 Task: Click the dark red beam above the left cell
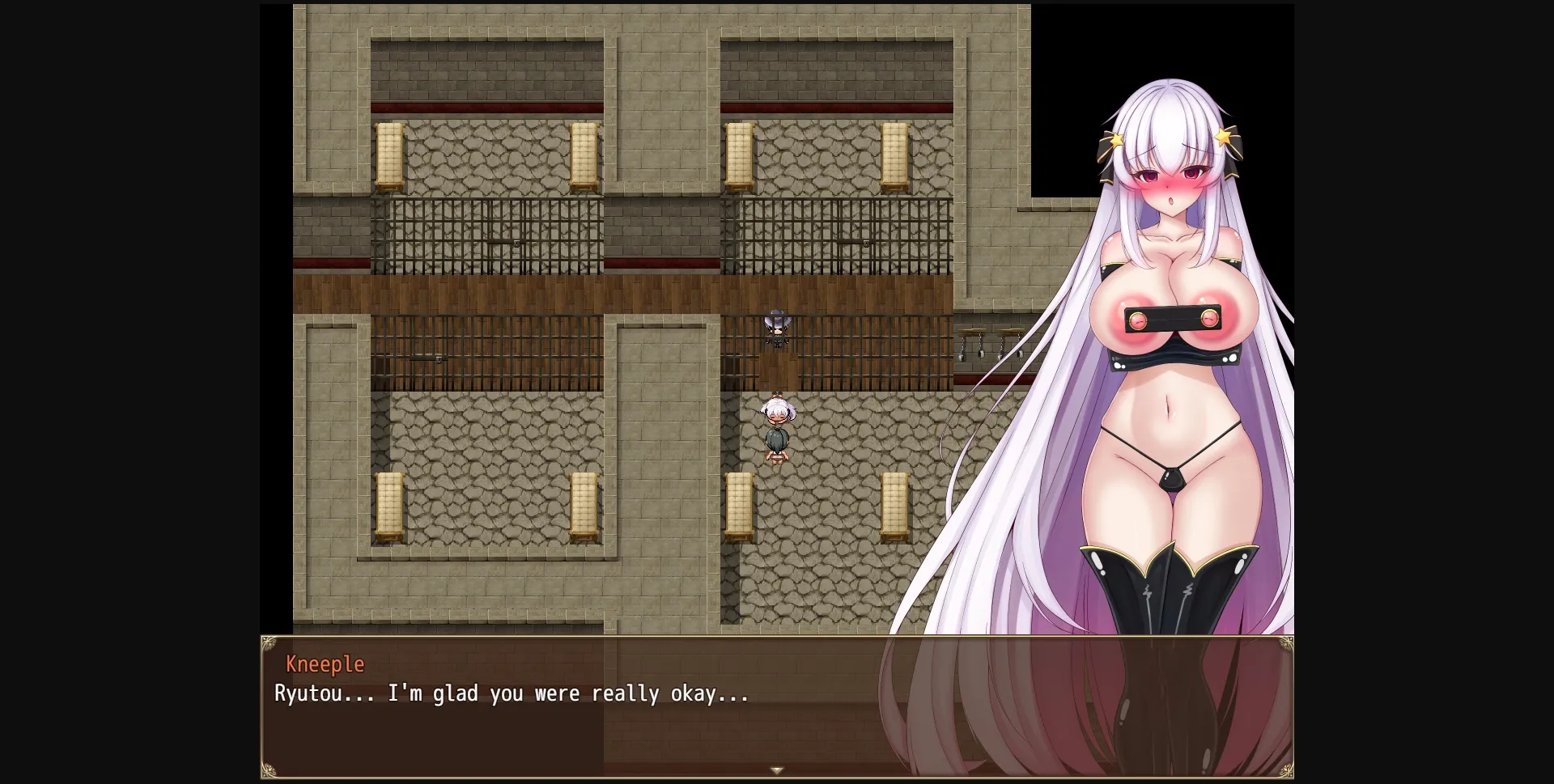click(486, 105)
